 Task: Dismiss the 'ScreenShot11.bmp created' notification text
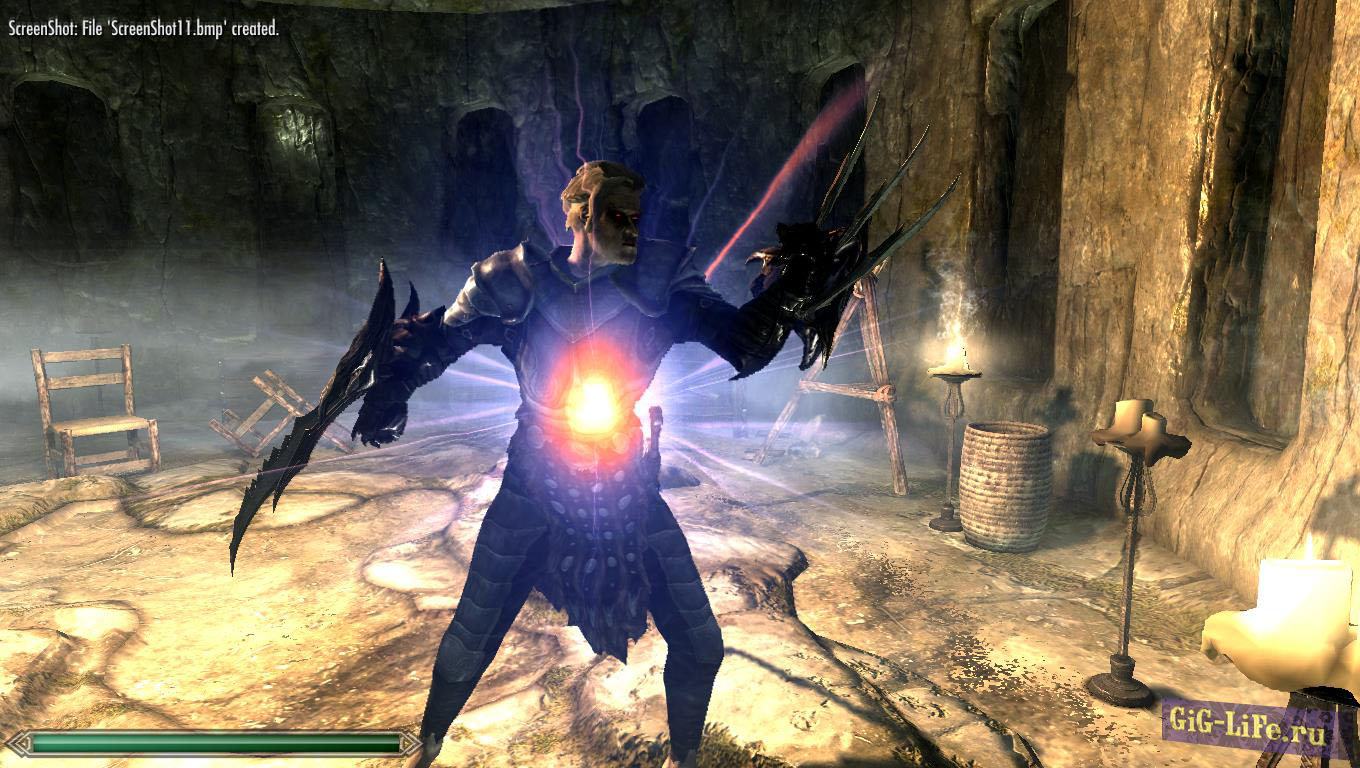(143, 32)
